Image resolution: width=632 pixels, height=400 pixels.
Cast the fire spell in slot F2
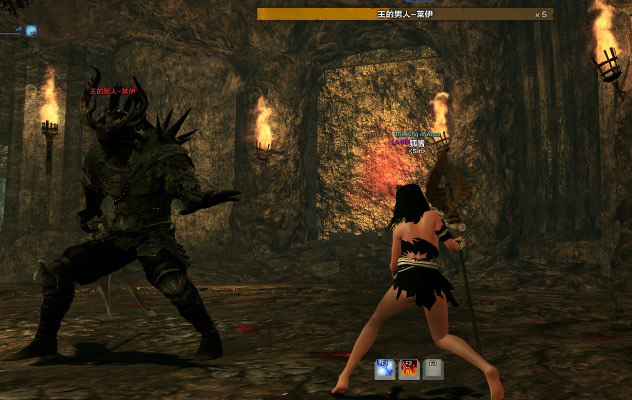(x=409, y=369)
